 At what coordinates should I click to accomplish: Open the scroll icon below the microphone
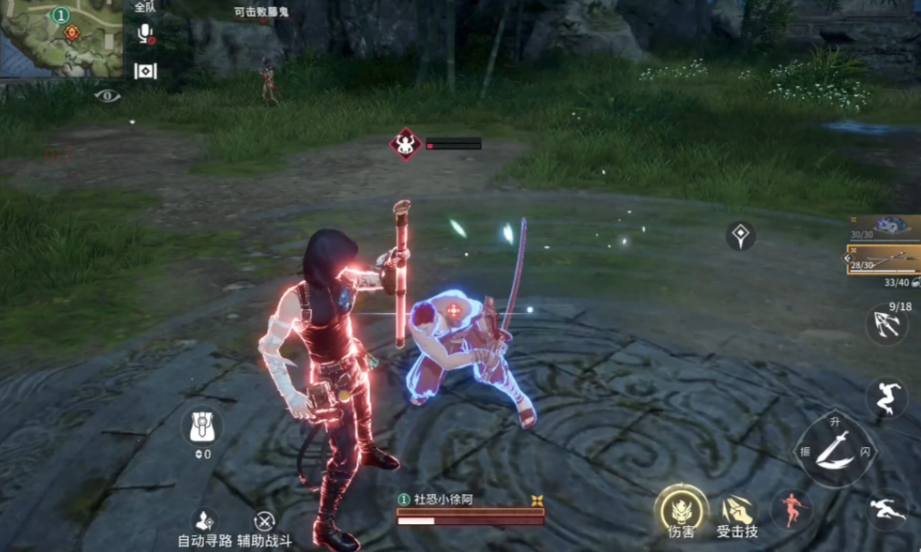click(x=146, y=70)
